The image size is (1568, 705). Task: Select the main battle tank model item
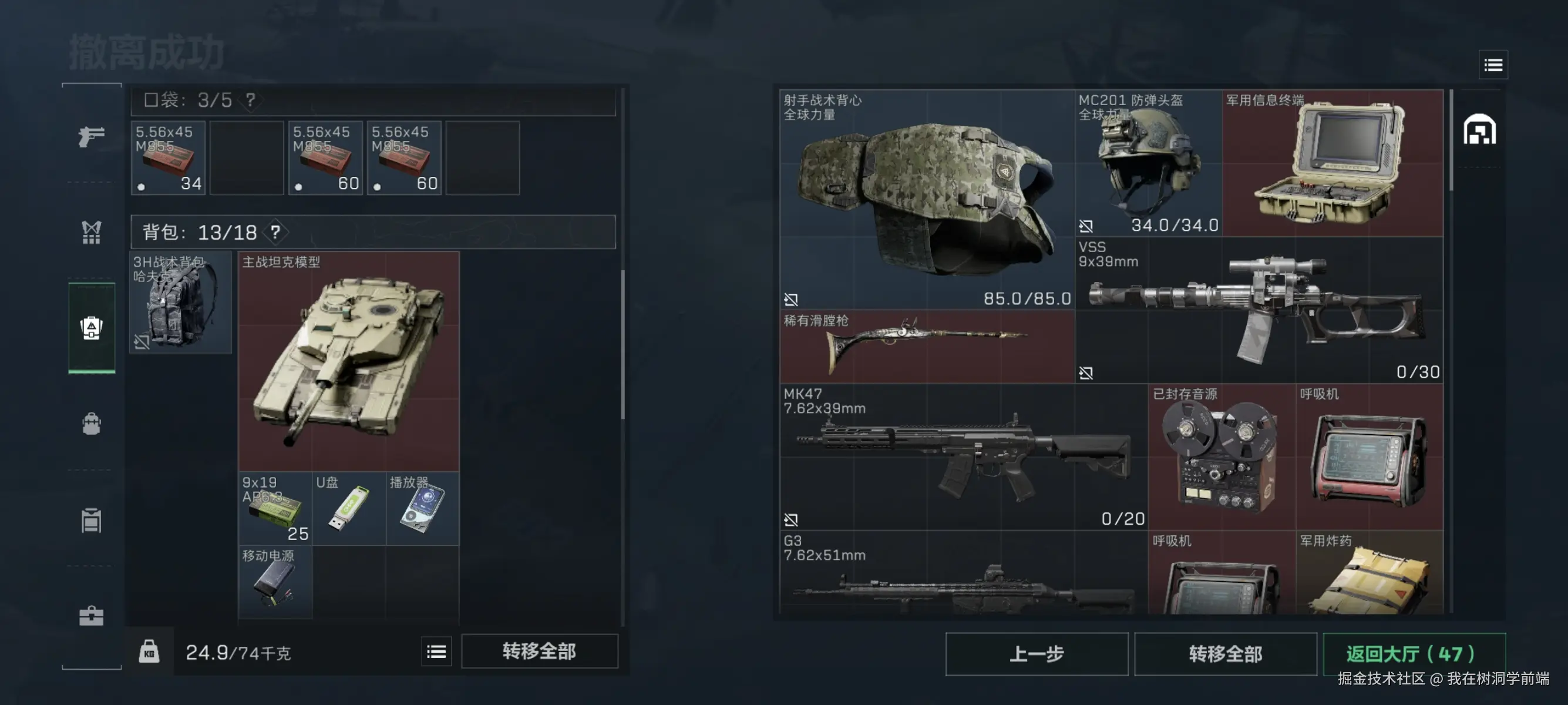pyautogui.click(x=348, y=361)
